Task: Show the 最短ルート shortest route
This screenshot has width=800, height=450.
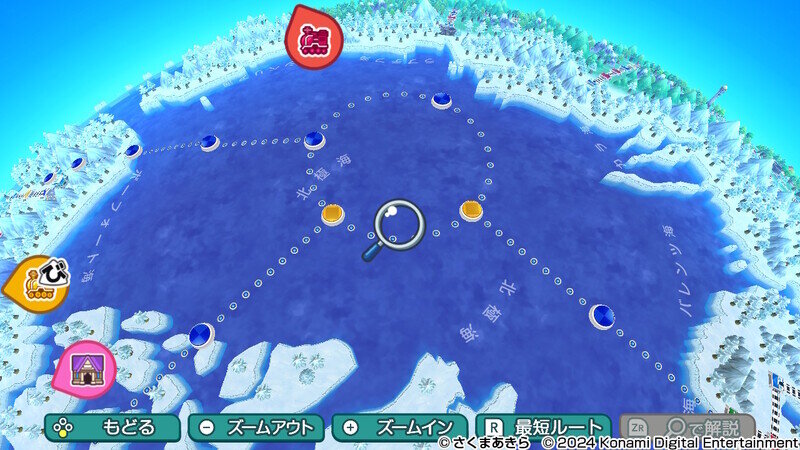Action: [543, 427]
